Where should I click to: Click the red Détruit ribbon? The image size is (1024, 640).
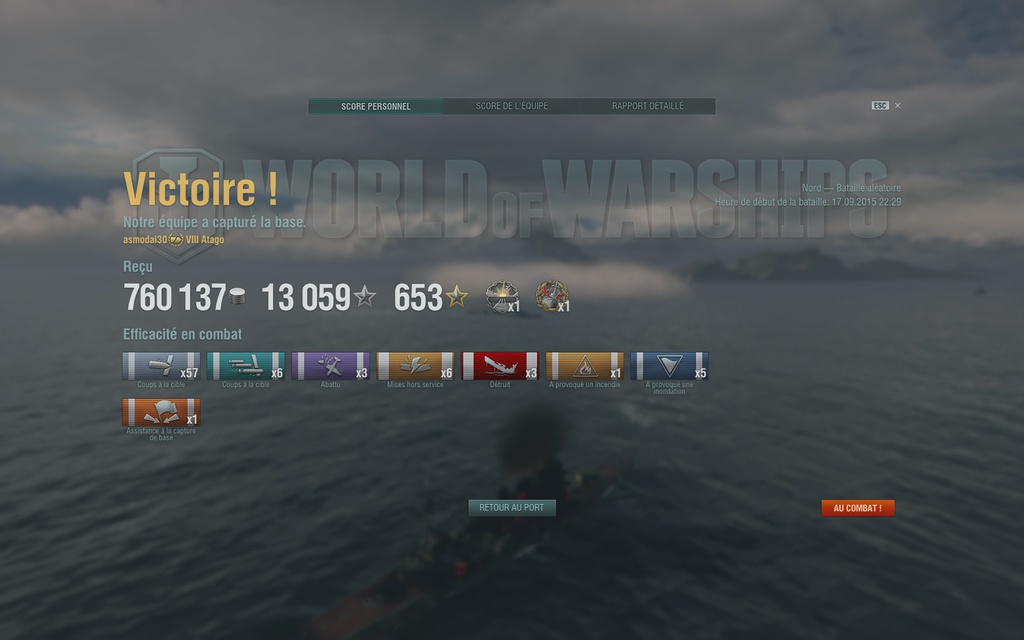500,366
